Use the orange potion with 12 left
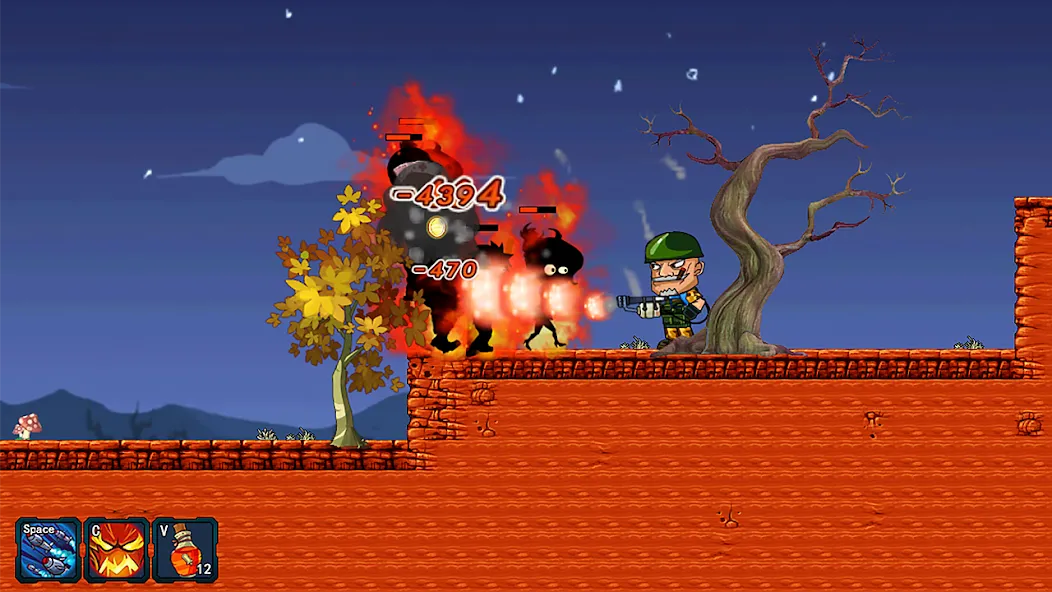The image size is (1052, 592). [x=185, y=550]
